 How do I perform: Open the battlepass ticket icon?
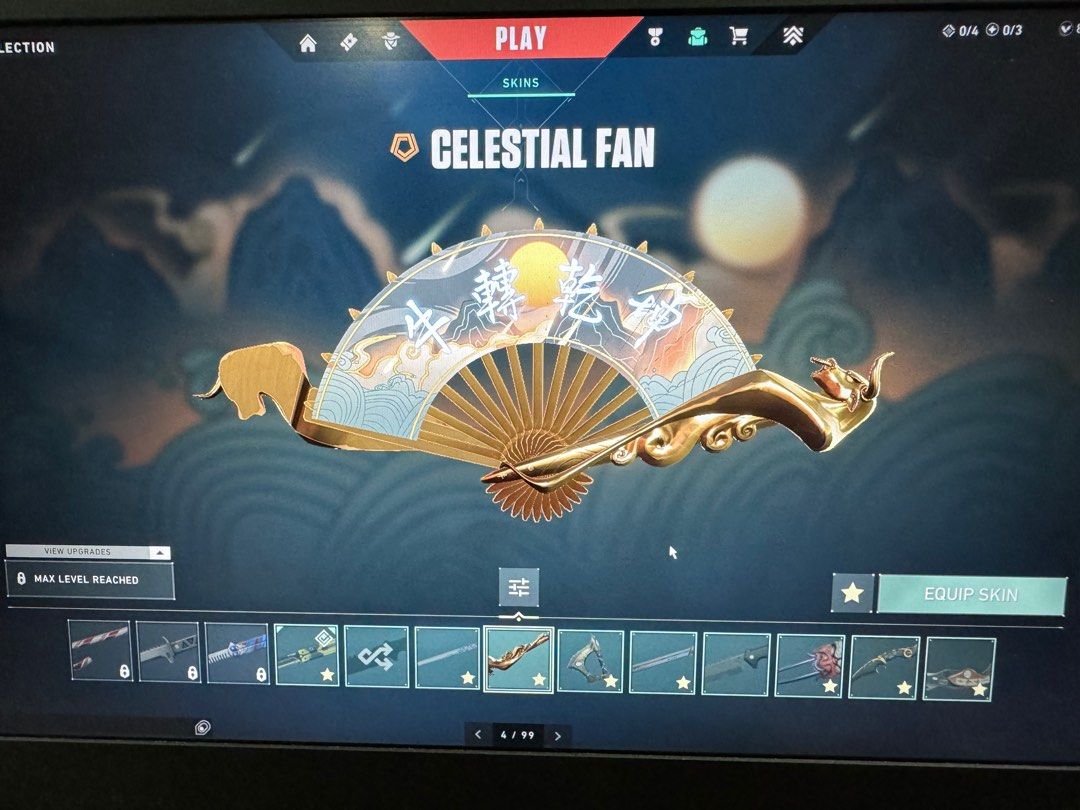click(350, 42)
